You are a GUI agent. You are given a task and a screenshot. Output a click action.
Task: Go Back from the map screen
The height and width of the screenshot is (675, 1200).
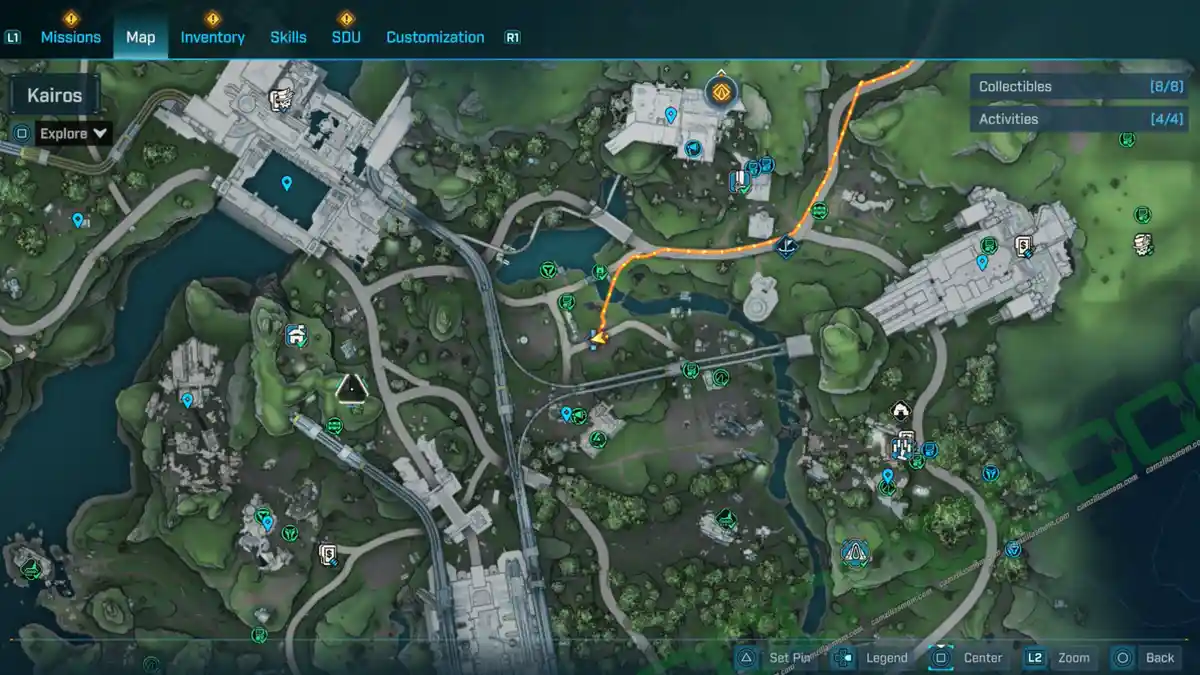click(1146, 657)
